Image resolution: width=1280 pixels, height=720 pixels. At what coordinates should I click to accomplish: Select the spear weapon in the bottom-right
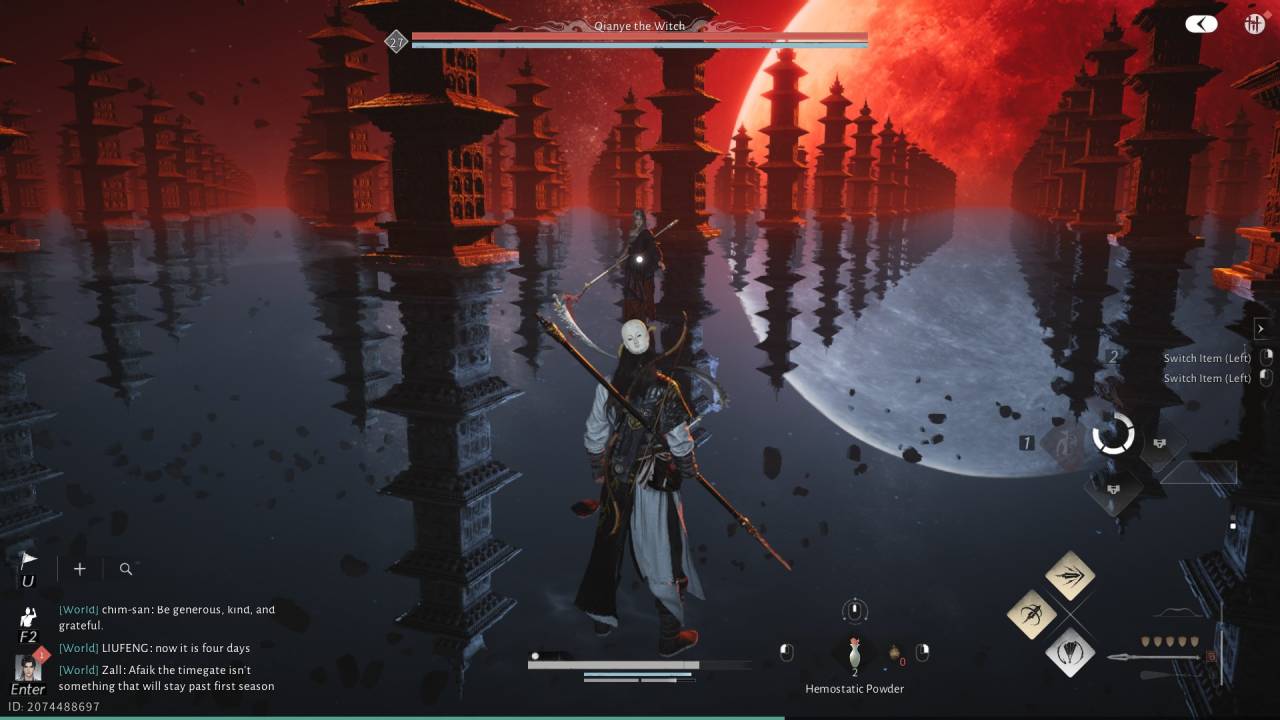click(x=1155, y=657)
